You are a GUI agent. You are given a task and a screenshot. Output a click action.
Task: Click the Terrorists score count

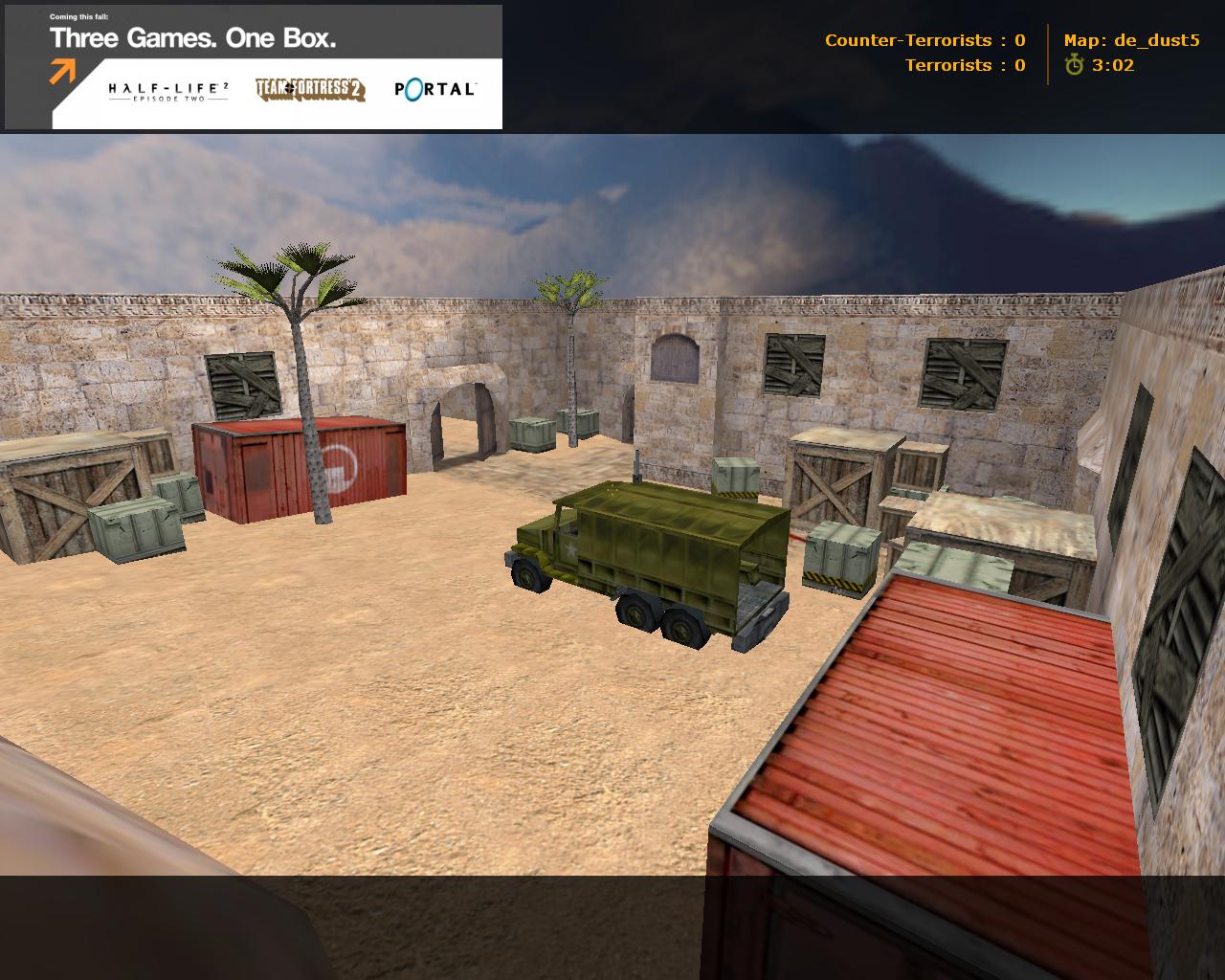pyautogui.click(x=963, y=65)
